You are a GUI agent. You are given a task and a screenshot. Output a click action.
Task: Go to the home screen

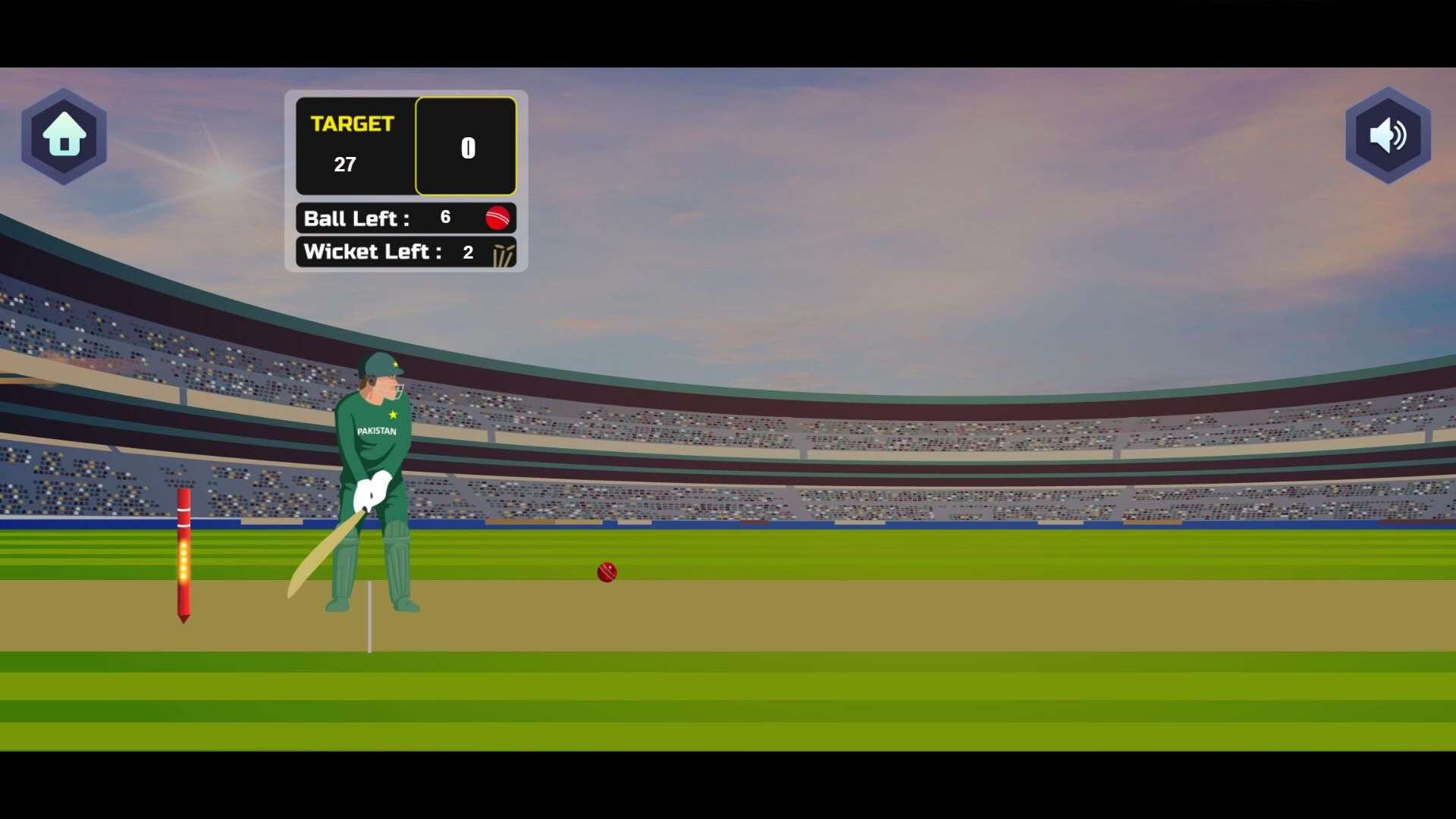pyautogui.click(x=64, y=136)
